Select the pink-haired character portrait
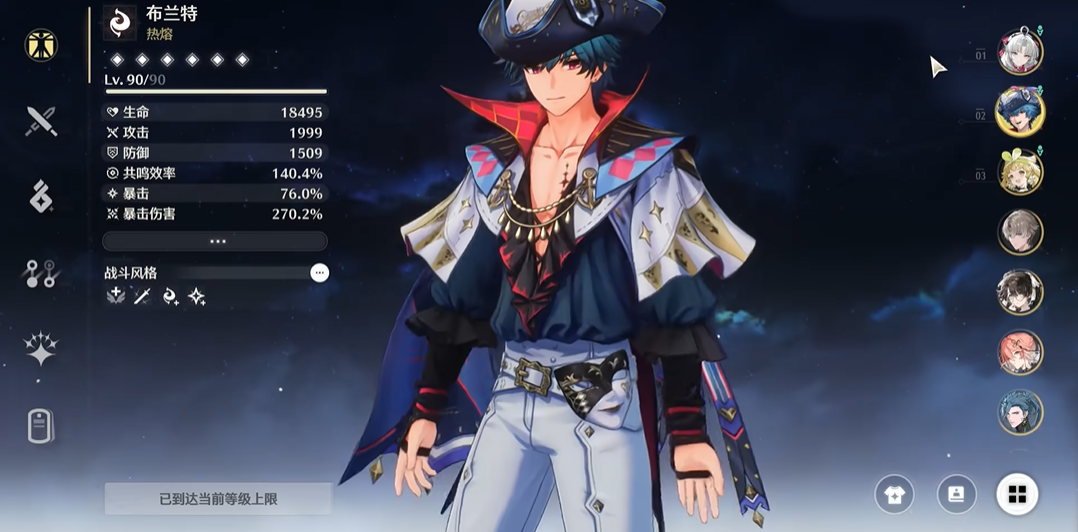This screenshot has width=1078, height=532. click(1020, 352)
